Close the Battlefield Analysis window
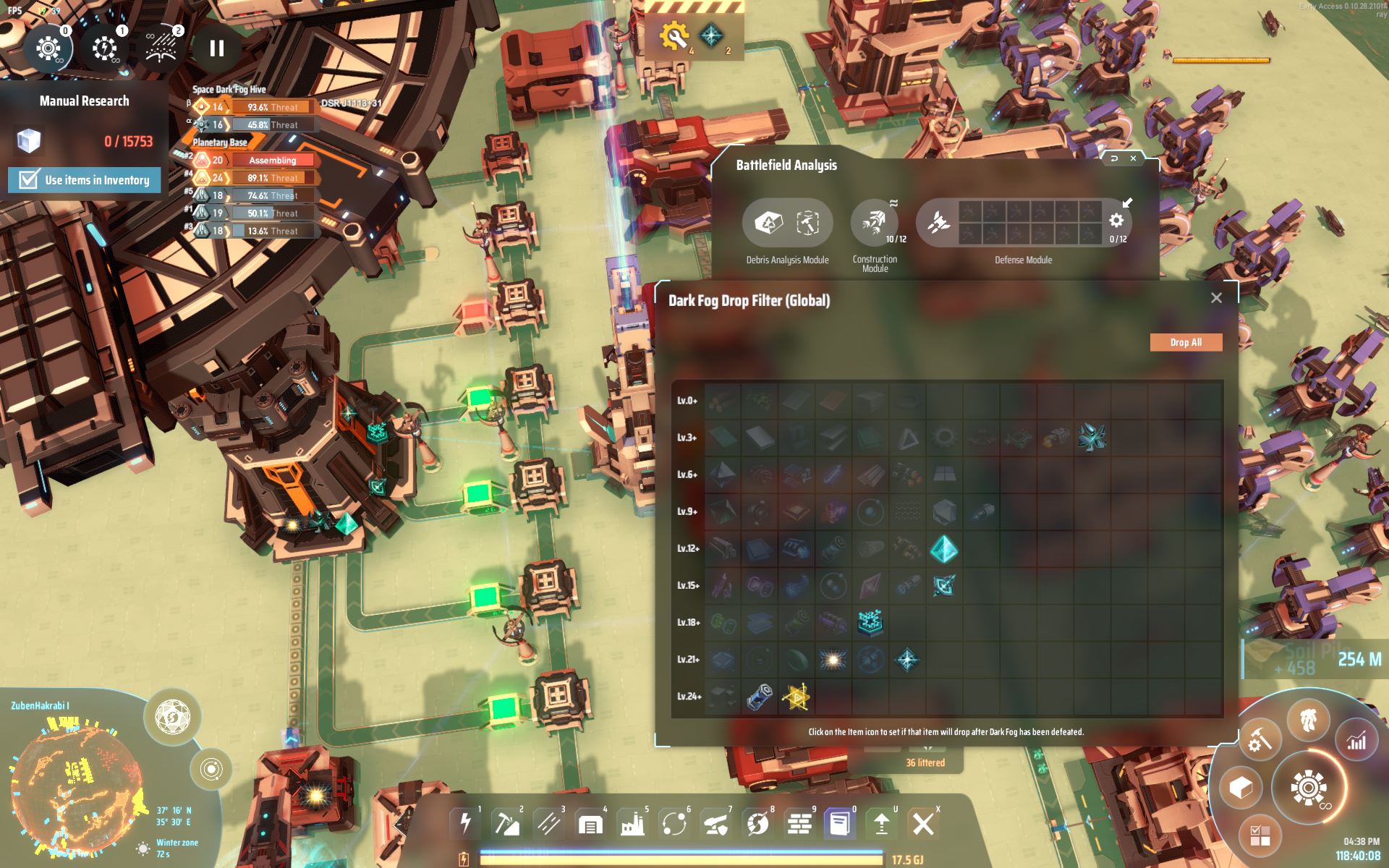This screenshot has height=868, width=1389. coord(1133,158)
